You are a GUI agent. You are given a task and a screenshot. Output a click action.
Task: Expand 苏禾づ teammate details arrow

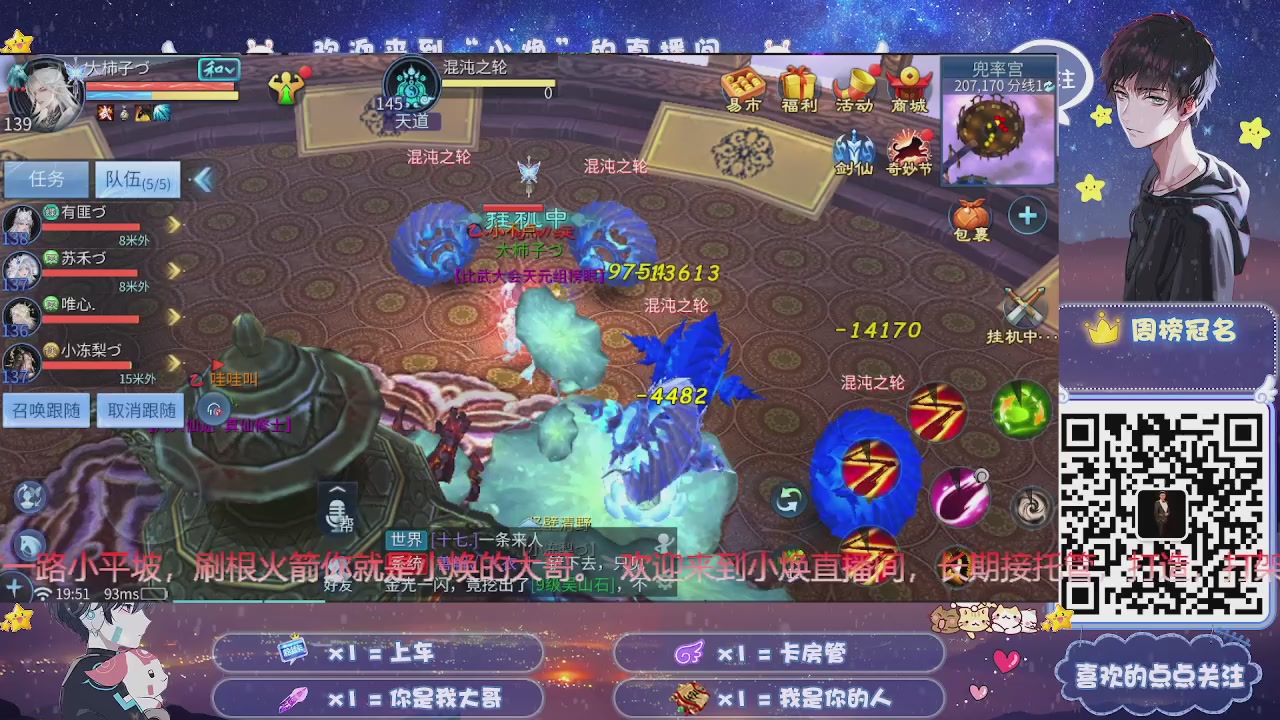tap(173, 270)
